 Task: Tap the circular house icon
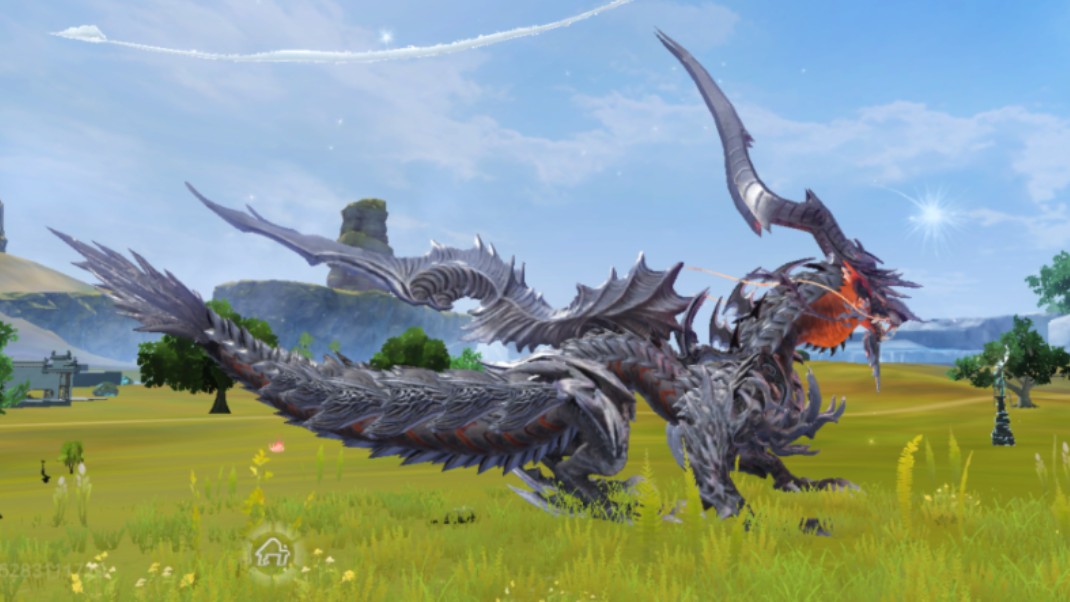pyautogui.click(x=272, y=552)
